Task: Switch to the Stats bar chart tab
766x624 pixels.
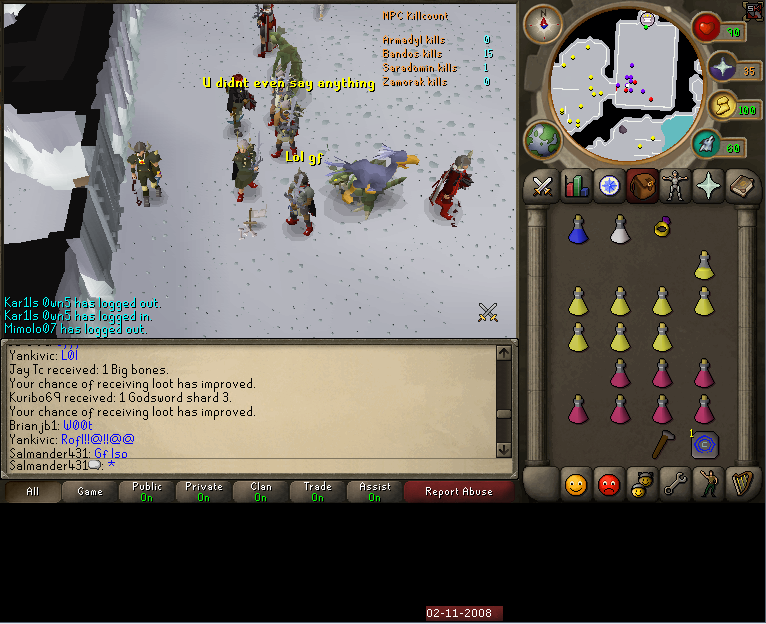Action: click(x=576, y=187)
